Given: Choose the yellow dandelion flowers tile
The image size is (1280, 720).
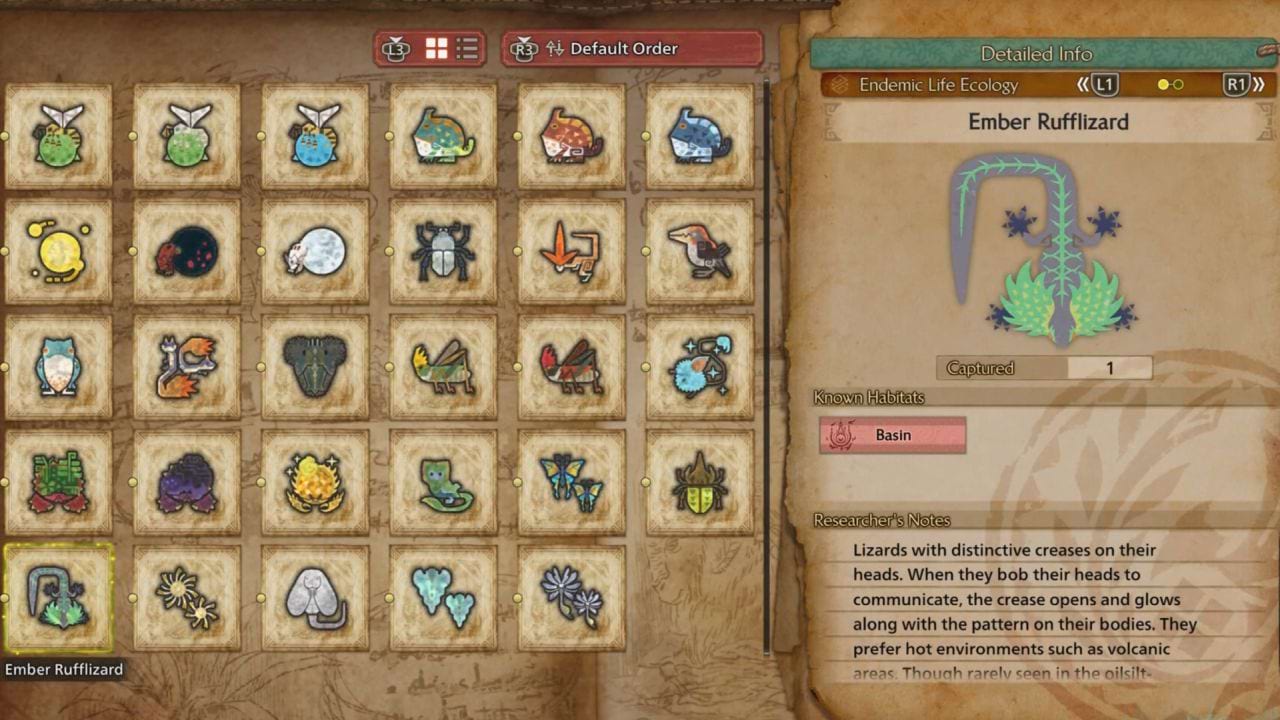Looking at the screenshot, I should coord(187,598).
